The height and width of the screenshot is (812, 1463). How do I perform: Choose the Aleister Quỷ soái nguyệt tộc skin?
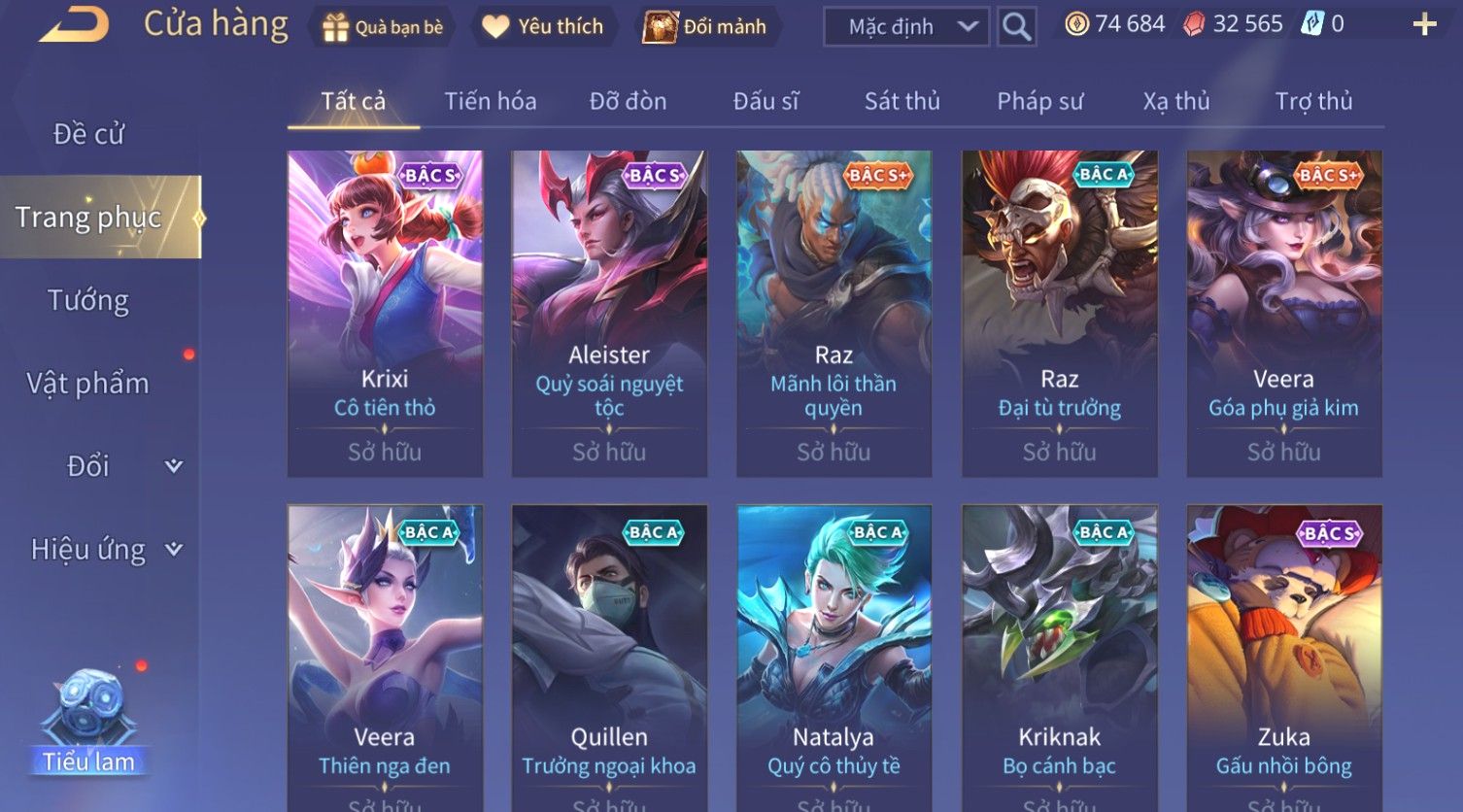point(609,313)
